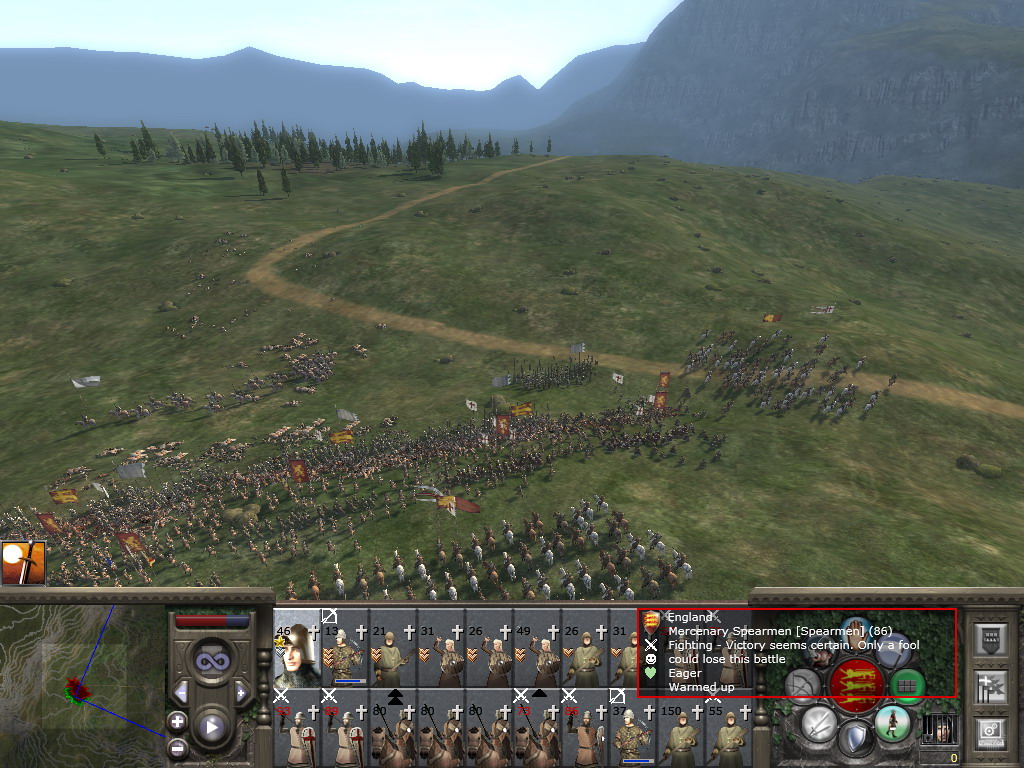Click the sunset sword icon above the minimap
Screen dimensions: 1024x768
tap(22, 563)
